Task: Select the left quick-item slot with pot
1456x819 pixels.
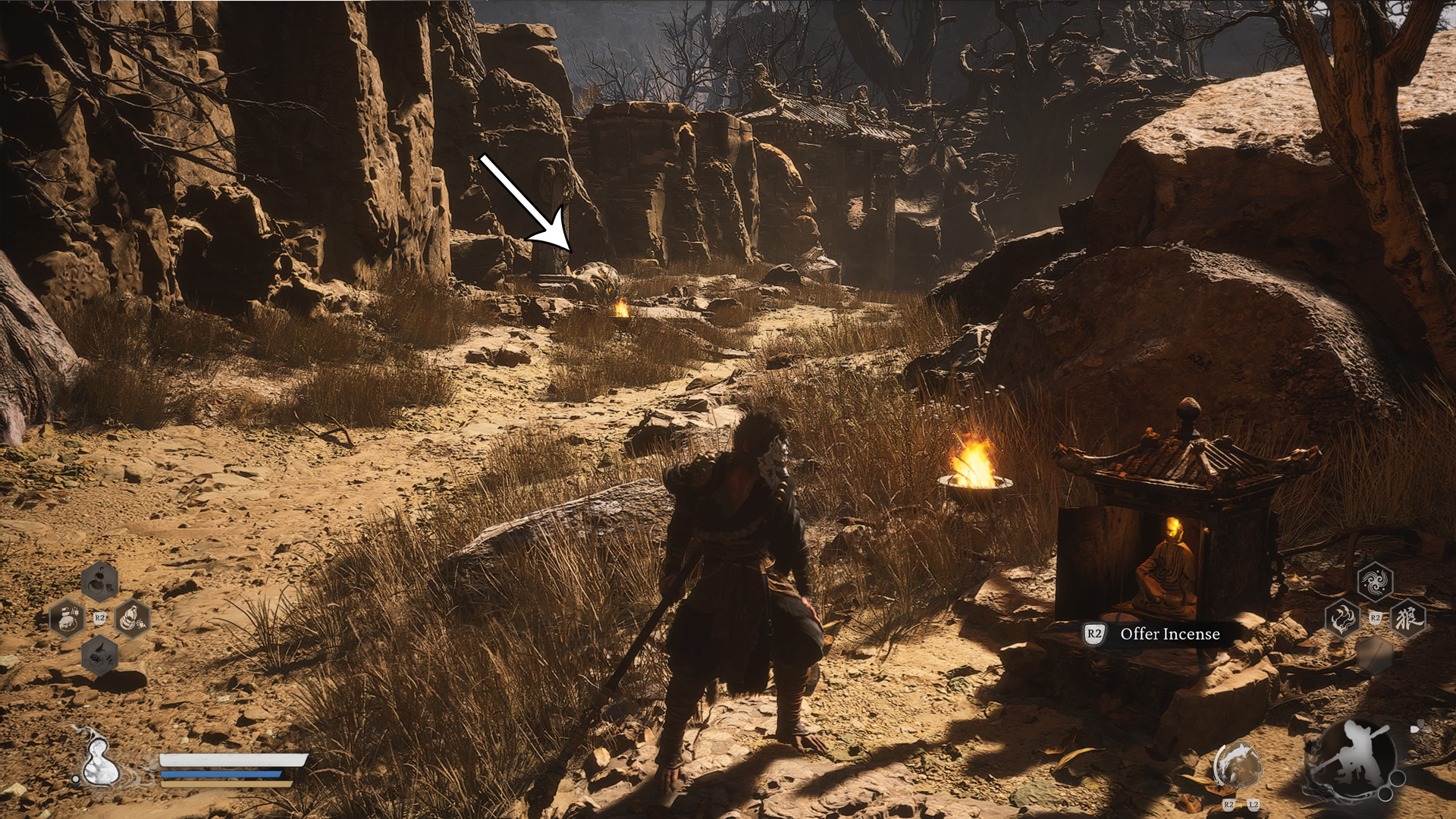Action: pos(67,618)
